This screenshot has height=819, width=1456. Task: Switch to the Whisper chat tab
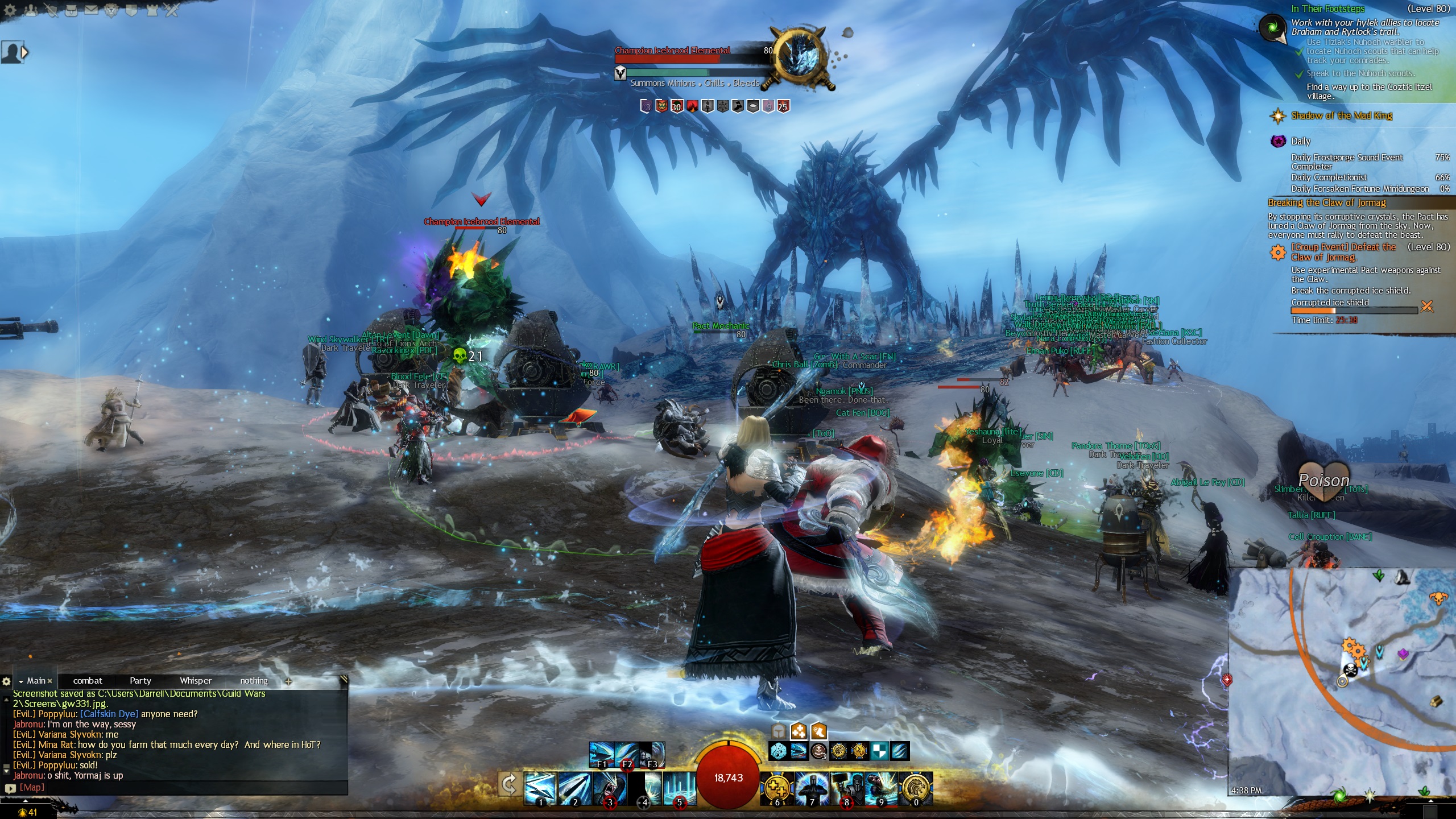pos(195,681)
